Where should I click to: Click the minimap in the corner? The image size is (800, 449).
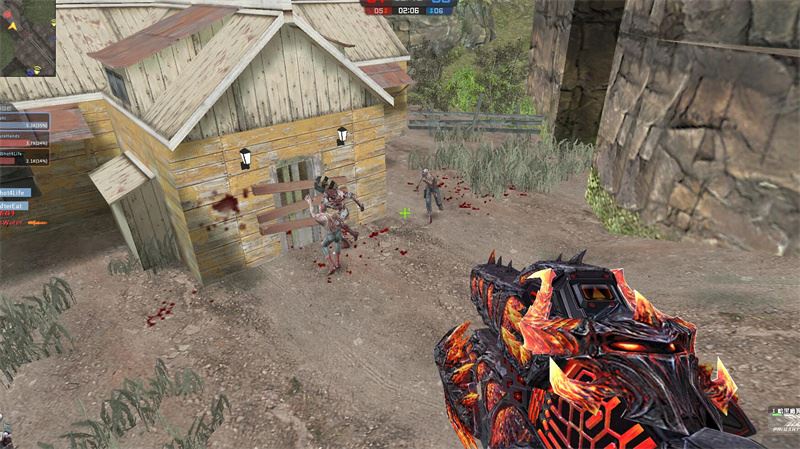27,37
